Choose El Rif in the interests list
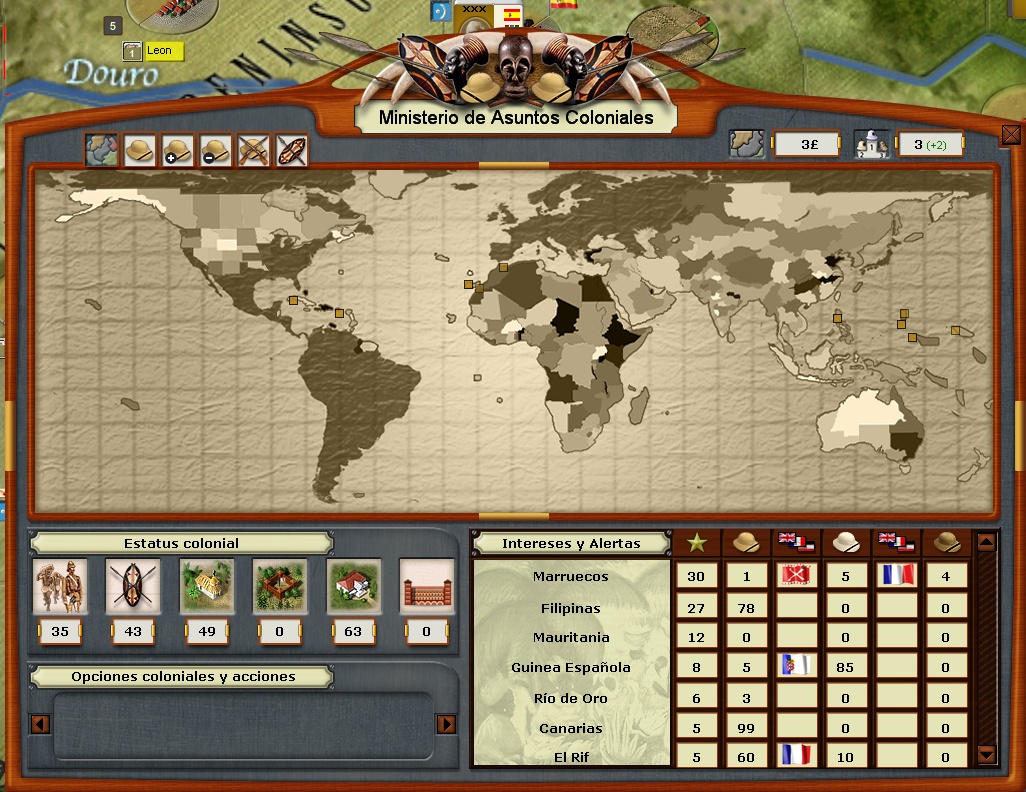The image size is (1026, 792). click(x=570, y=757)
